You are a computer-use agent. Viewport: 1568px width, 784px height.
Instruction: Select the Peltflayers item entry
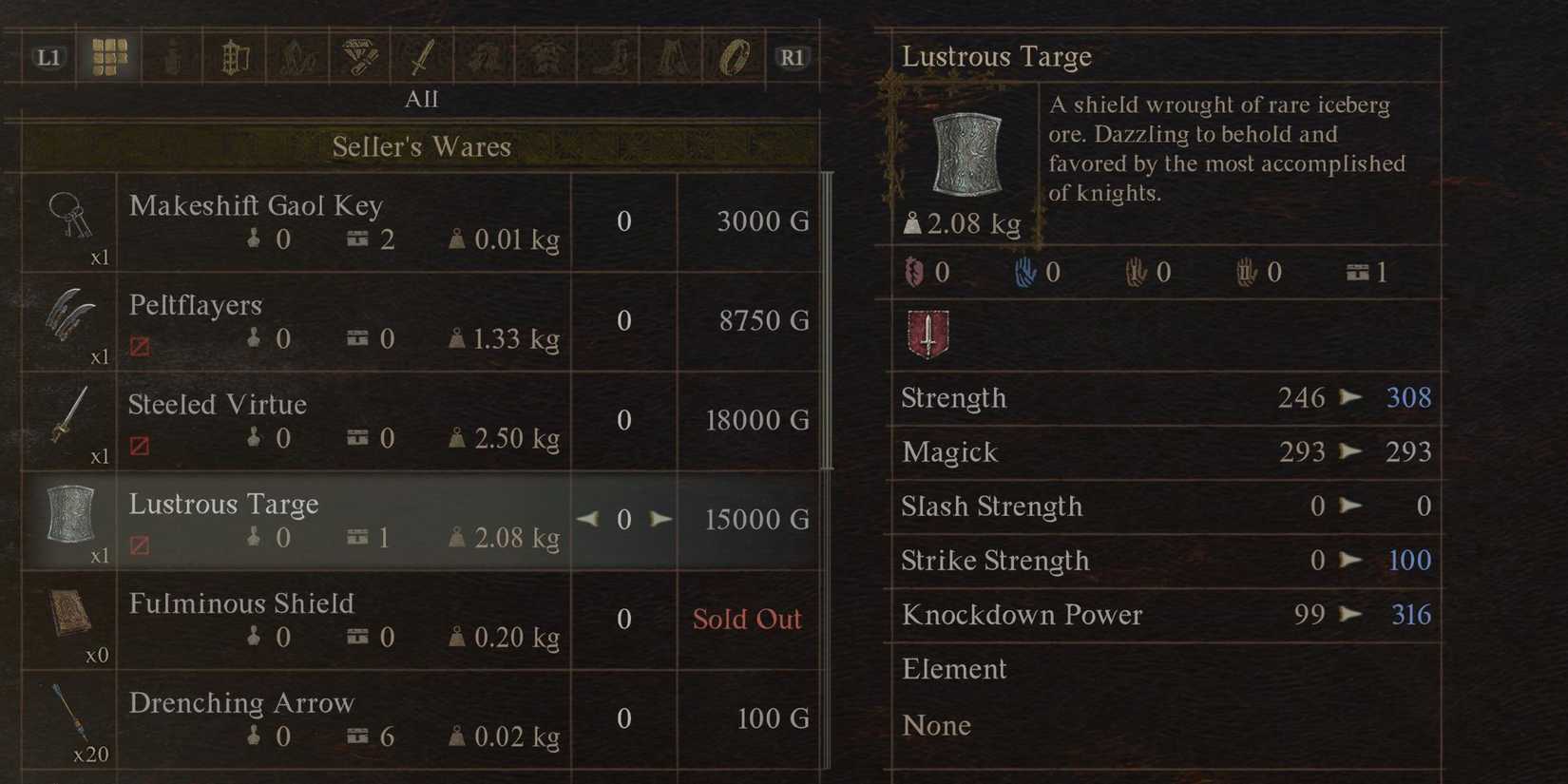pyautogui.click(x=333, y=321)
